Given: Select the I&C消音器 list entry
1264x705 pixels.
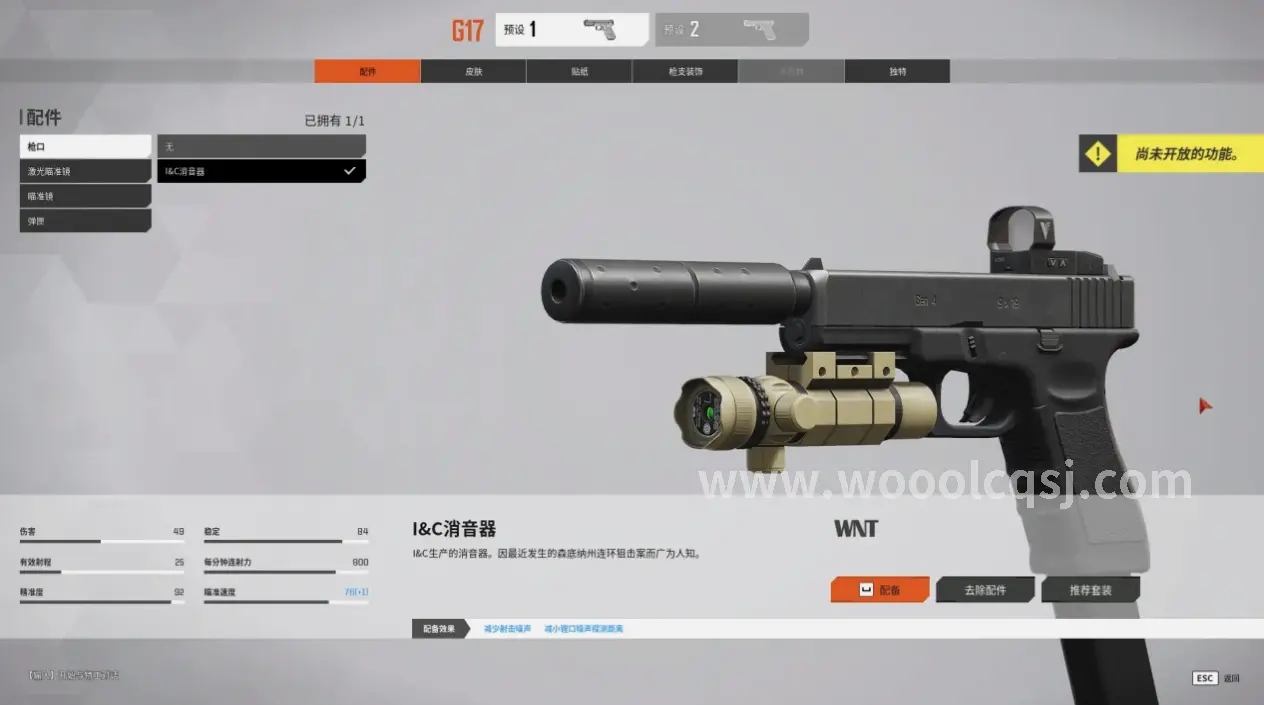Looking at the screenshot, I should (x=261, y=172).
